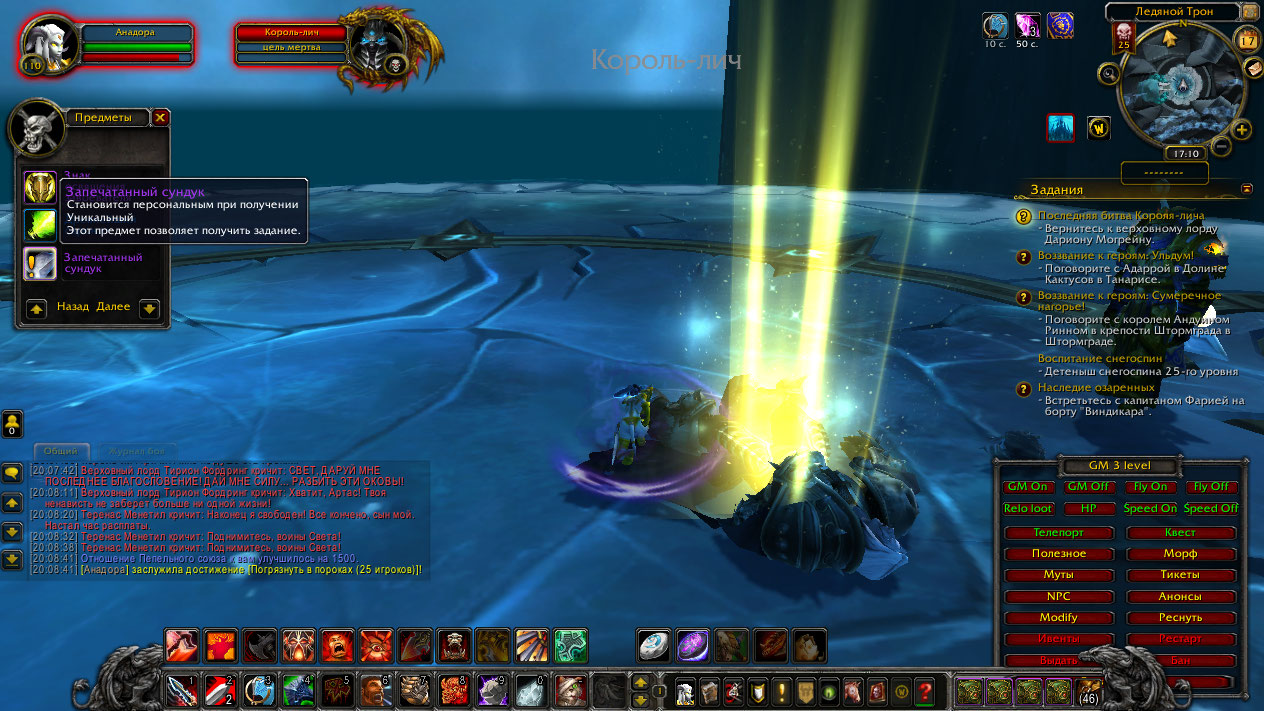Click the GM On button

1028,487
